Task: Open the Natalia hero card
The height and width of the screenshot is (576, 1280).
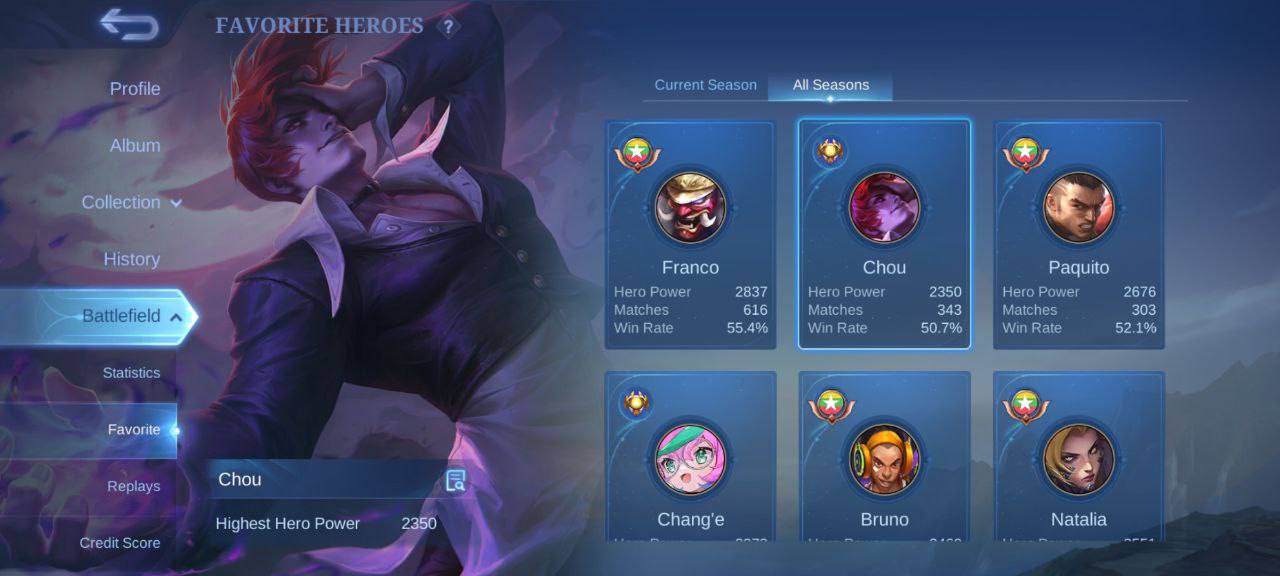Action: point(1078,460)
